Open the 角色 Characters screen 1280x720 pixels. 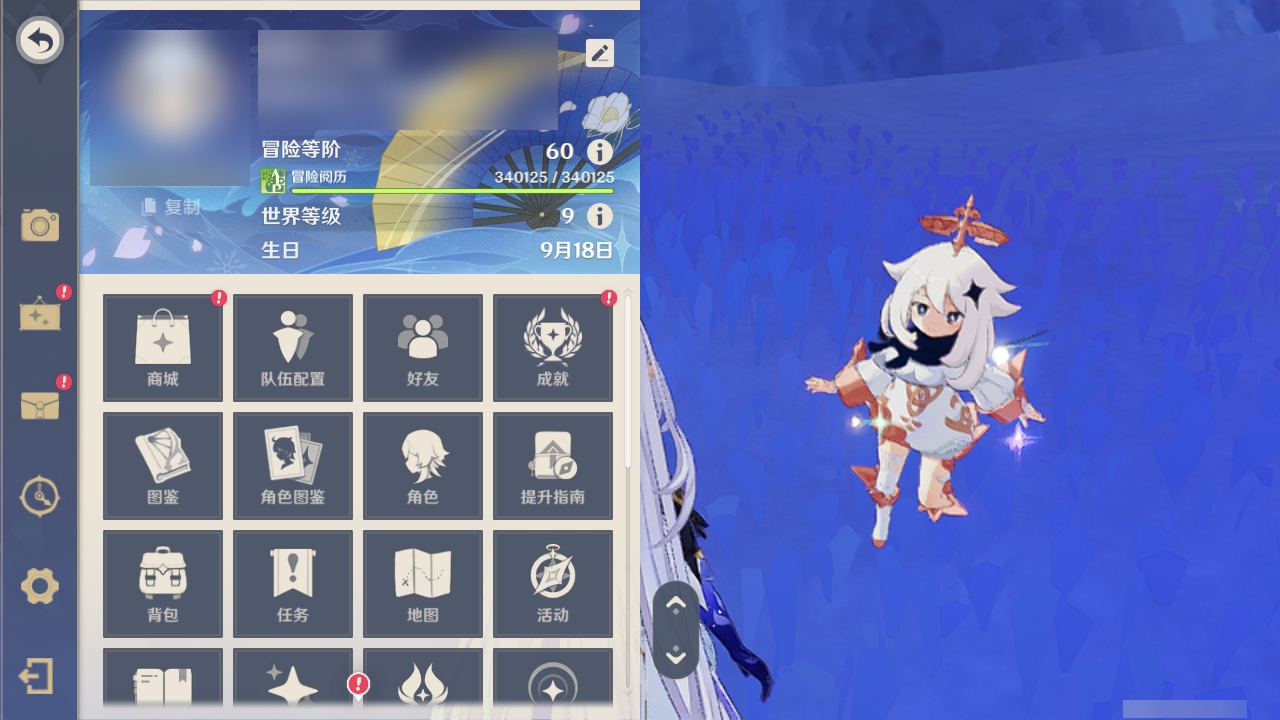(422, 465)
